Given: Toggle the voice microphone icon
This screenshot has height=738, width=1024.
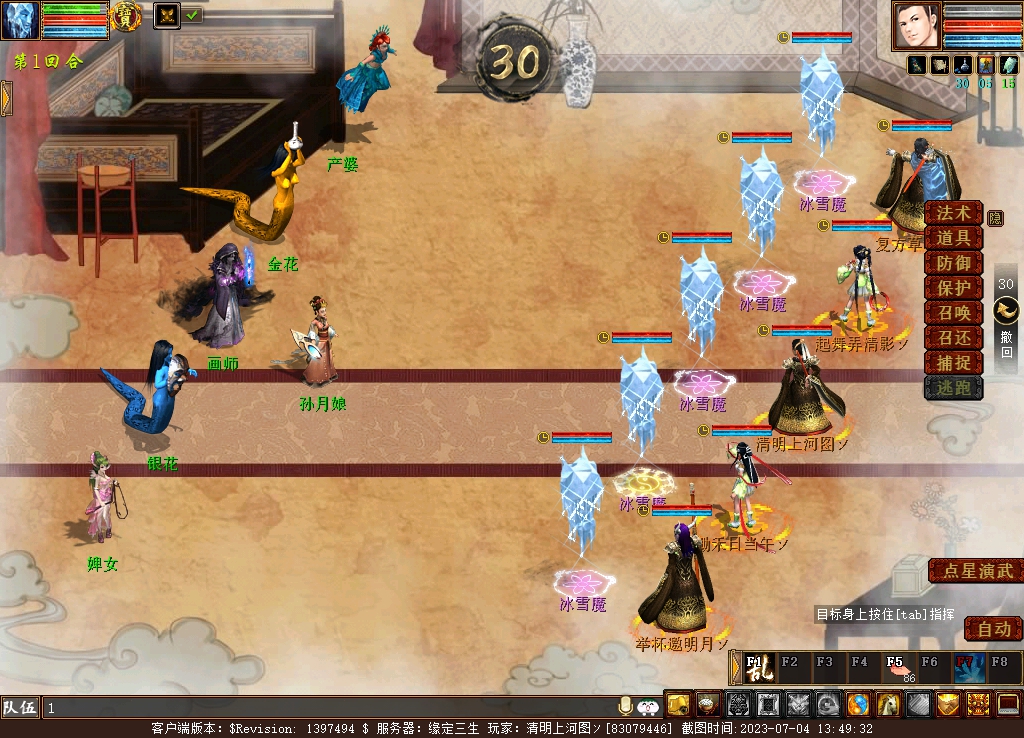Looking at the screenshot, I should point(626,705).
